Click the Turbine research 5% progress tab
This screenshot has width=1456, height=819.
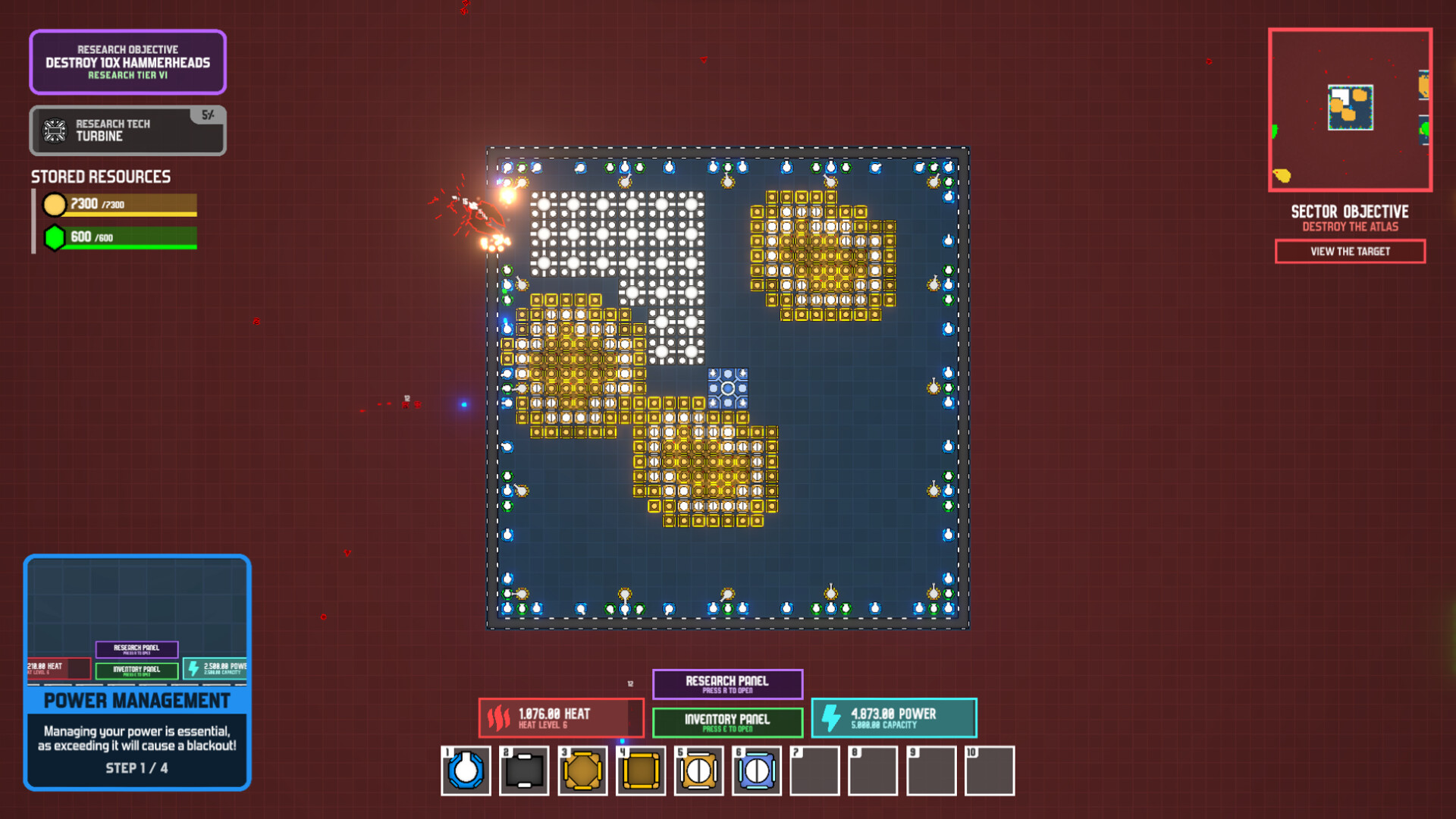coord(208,115)
